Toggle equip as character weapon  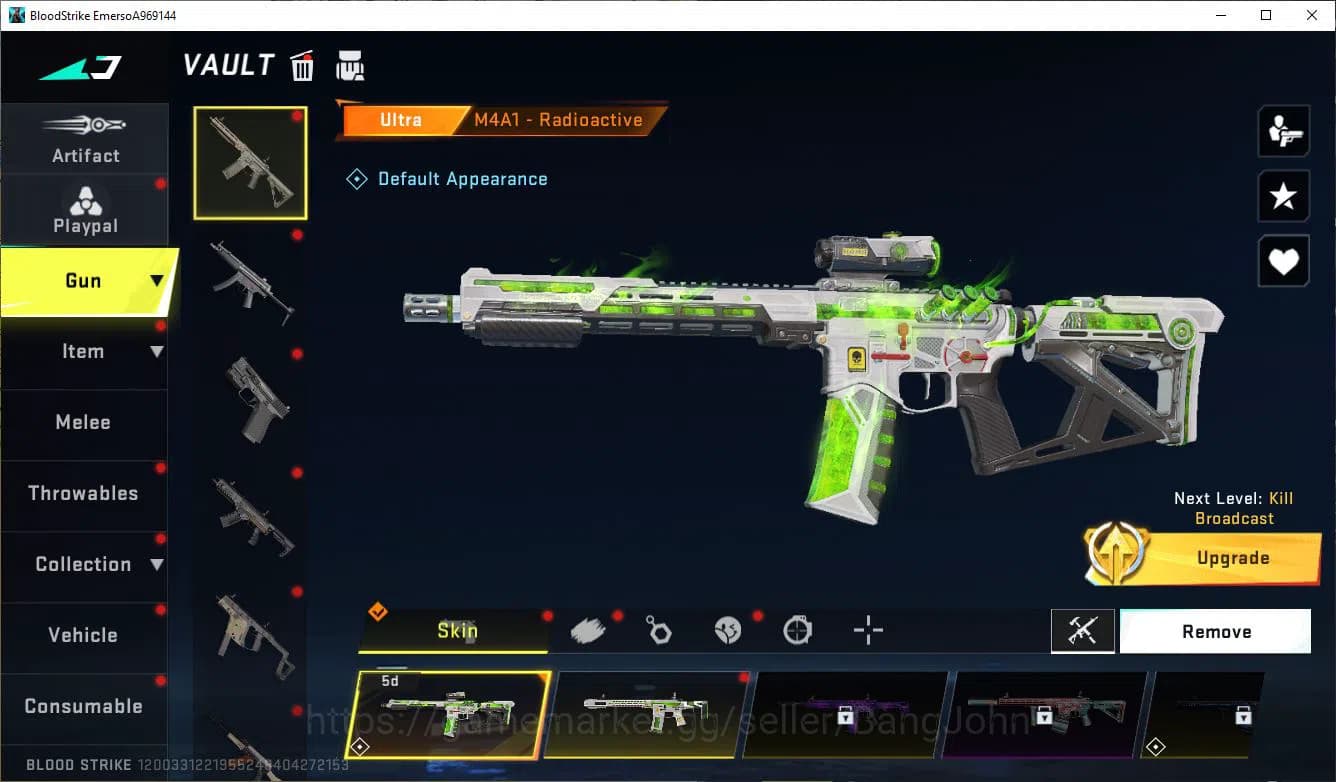[1283, 130]
